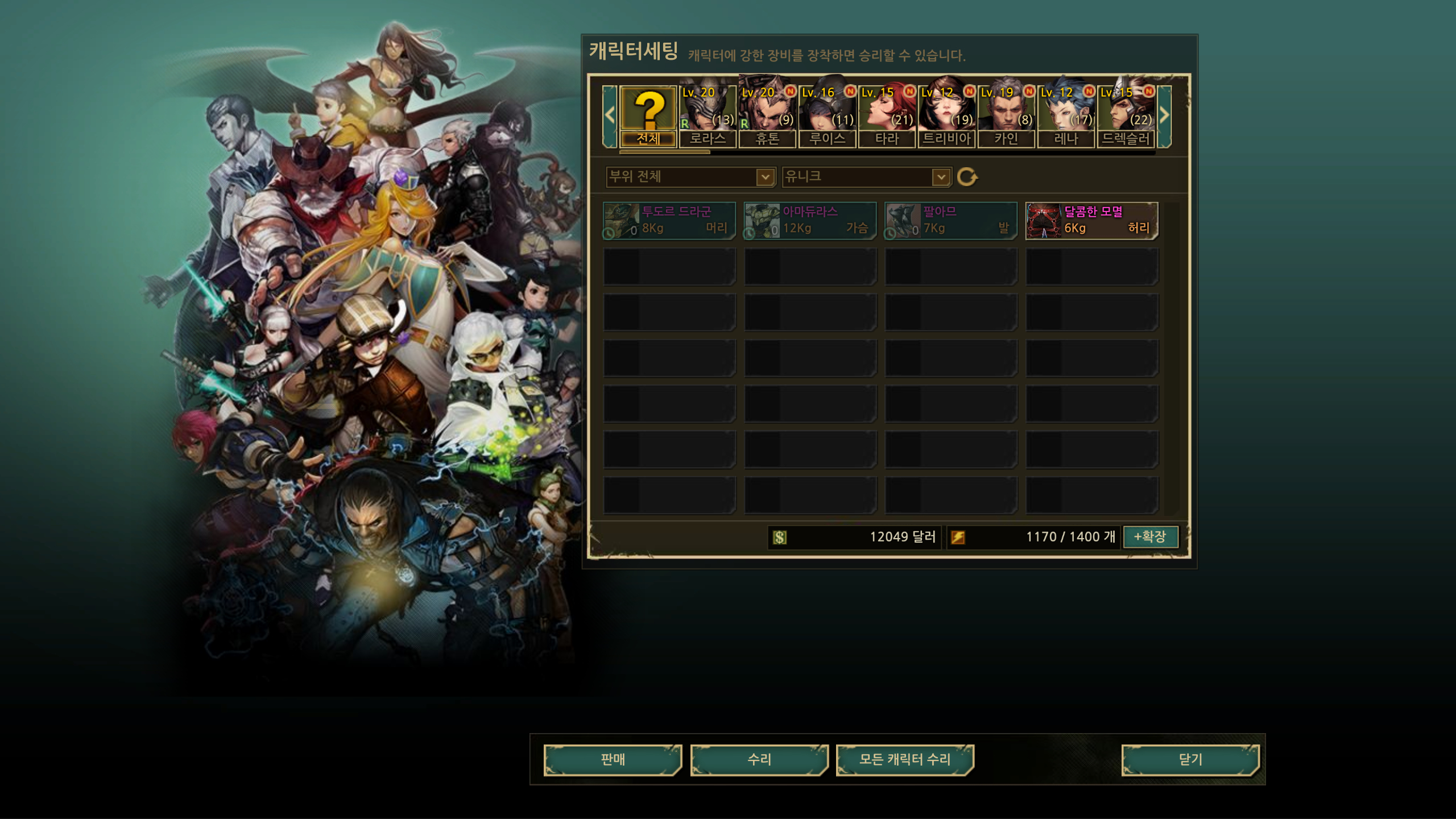Select the 휴톤 character portrait

click(767, 117)
